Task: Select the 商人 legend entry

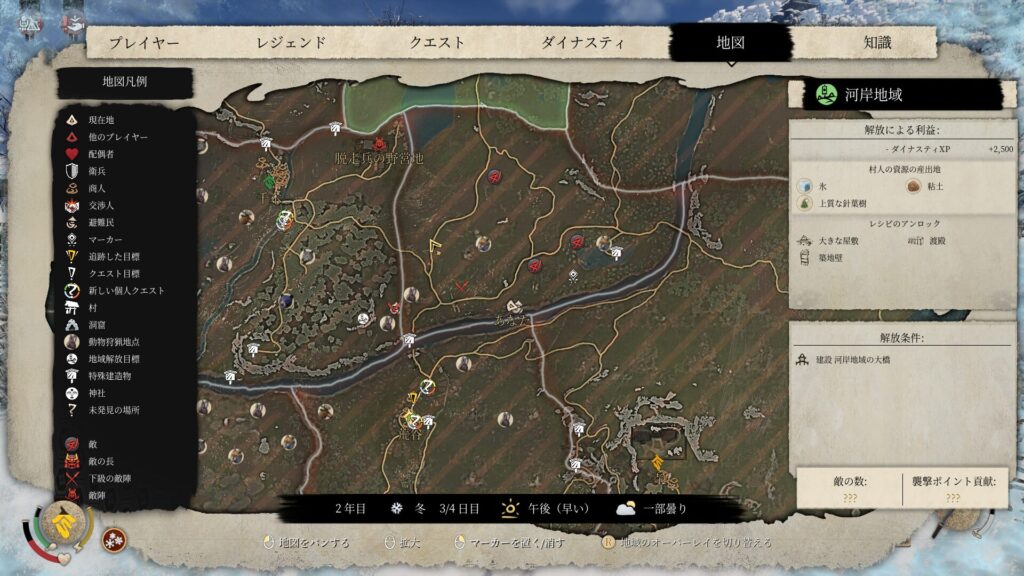Action: tap(97, 188)
